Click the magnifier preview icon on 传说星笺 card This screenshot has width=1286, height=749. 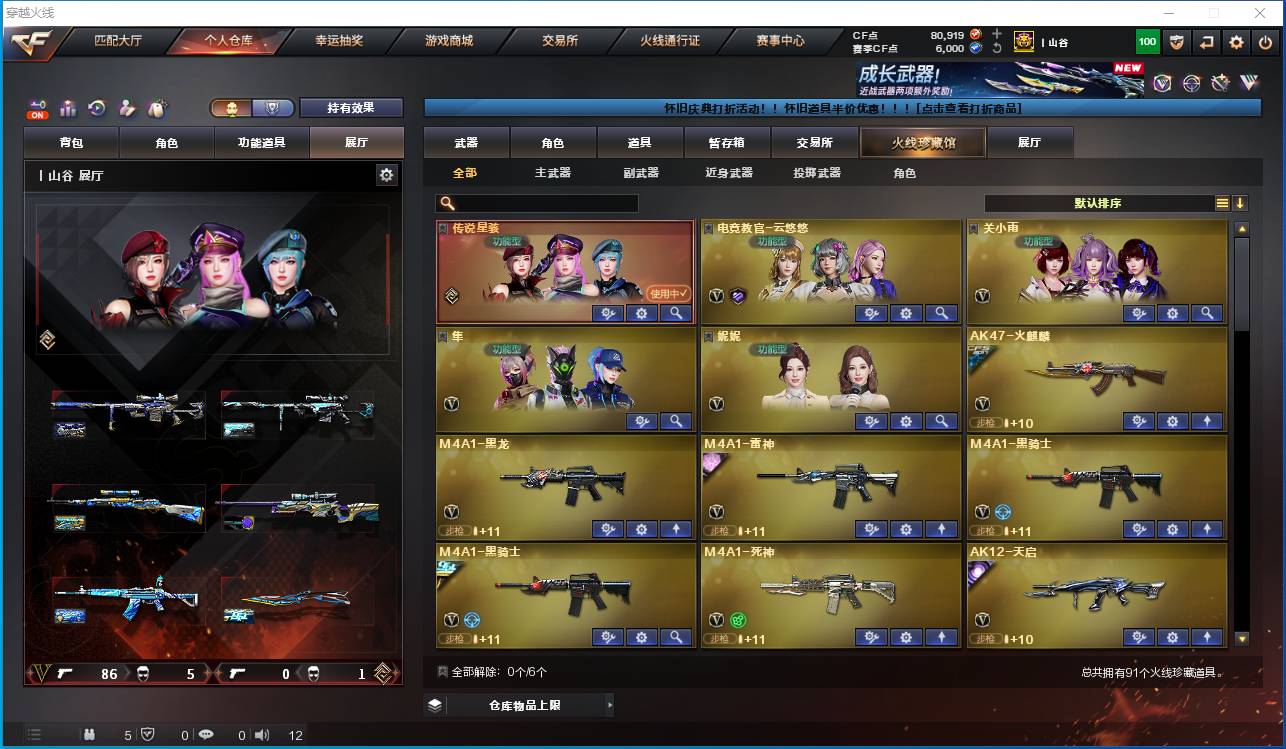click(x=676, y=313)
